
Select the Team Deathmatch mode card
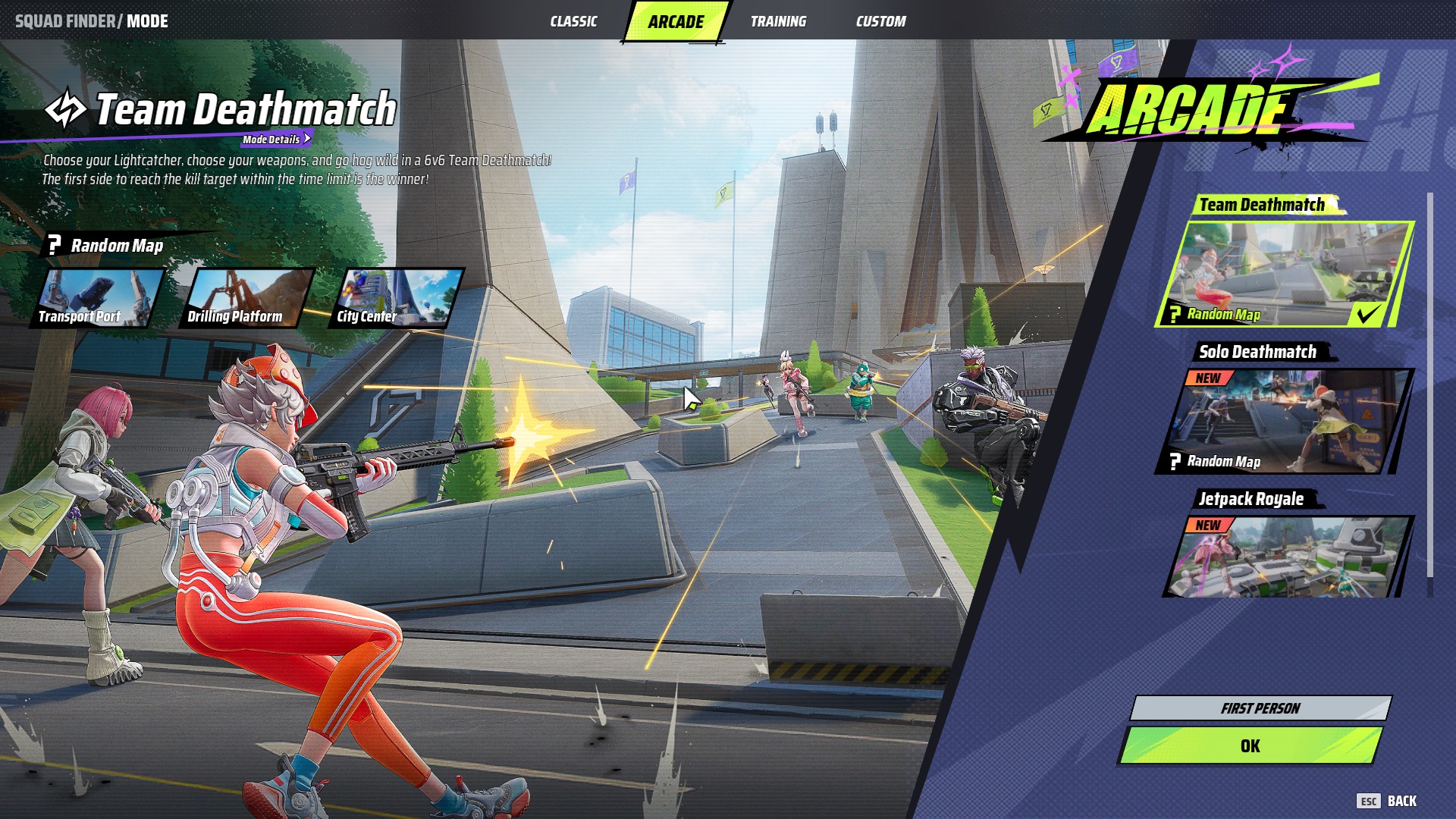coord(1285,273)
